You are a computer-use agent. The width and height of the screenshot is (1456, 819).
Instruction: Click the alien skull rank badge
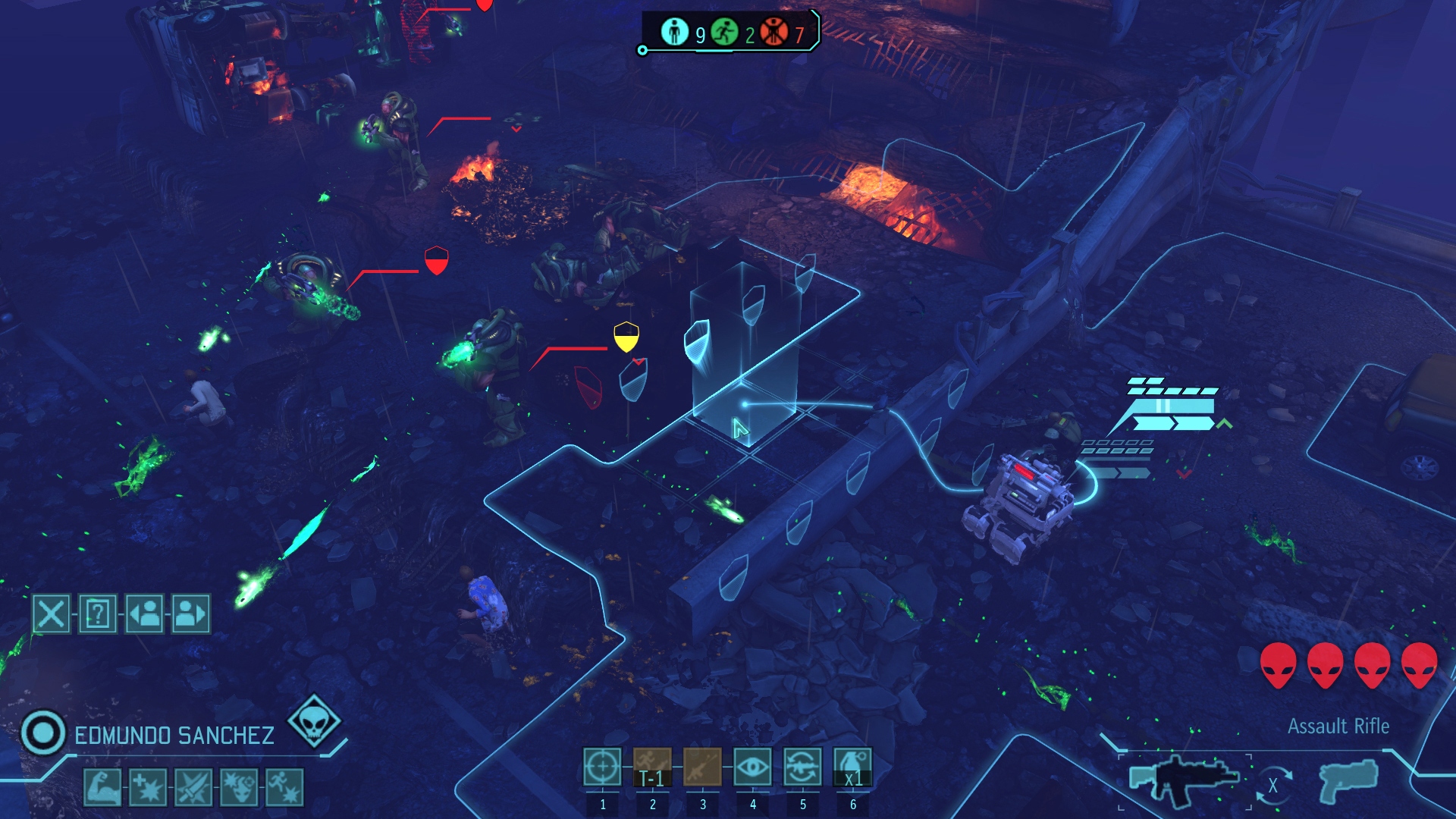tap(314, 720)
